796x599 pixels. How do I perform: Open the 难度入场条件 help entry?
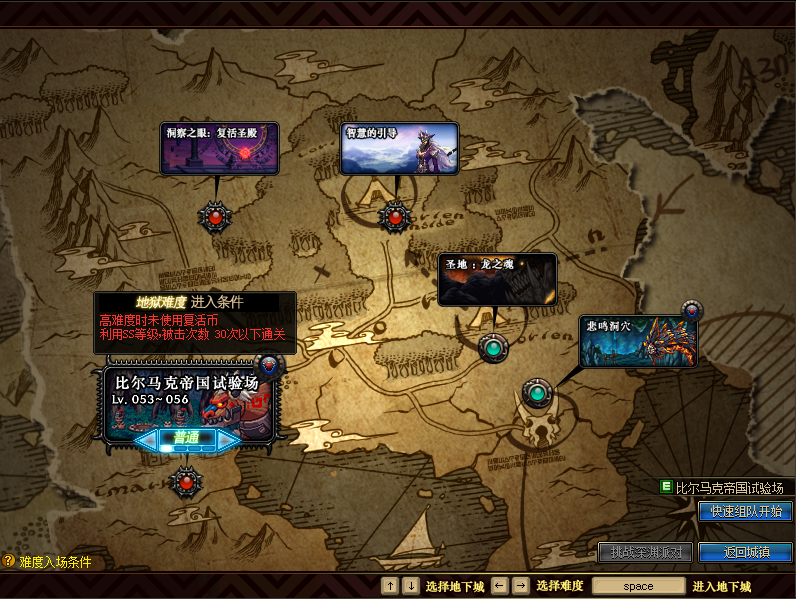tap(9, 562)
